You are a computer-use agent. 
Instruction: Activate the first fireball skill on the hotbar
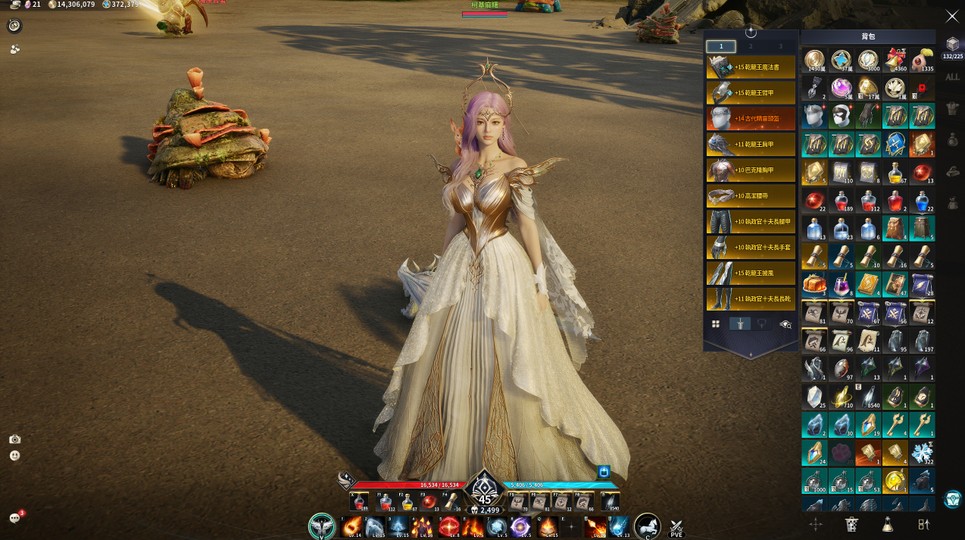coord(350,526)
